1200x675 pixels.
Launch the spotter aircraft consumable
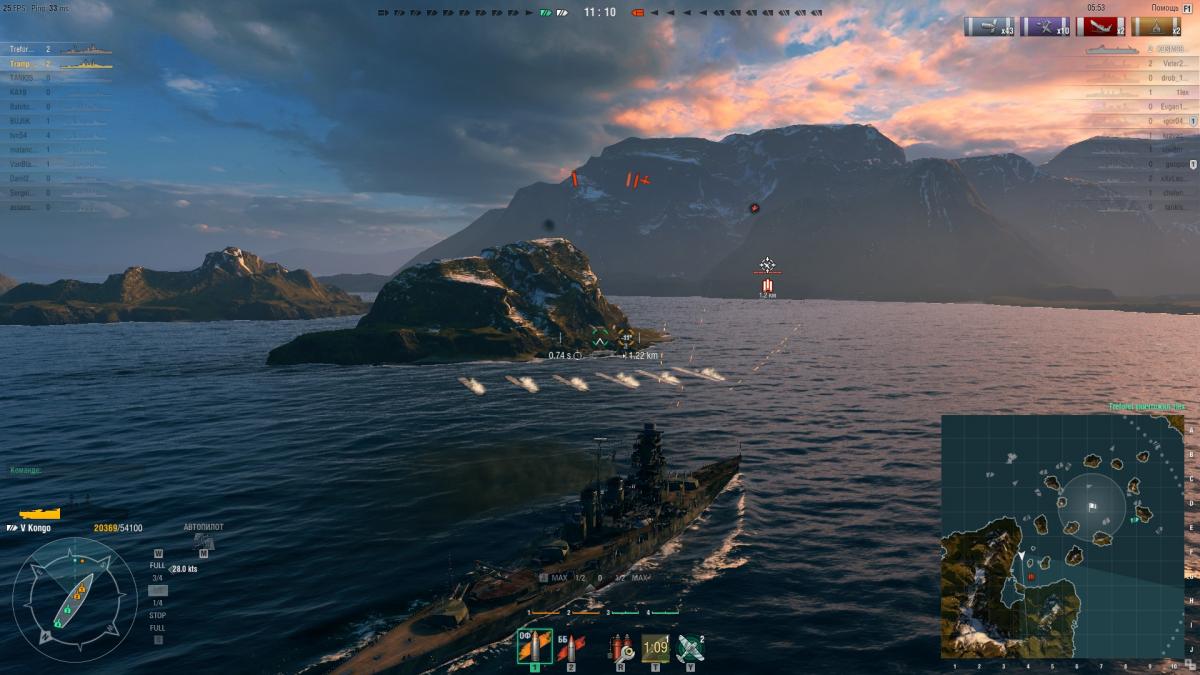click(x=690, y=647)
